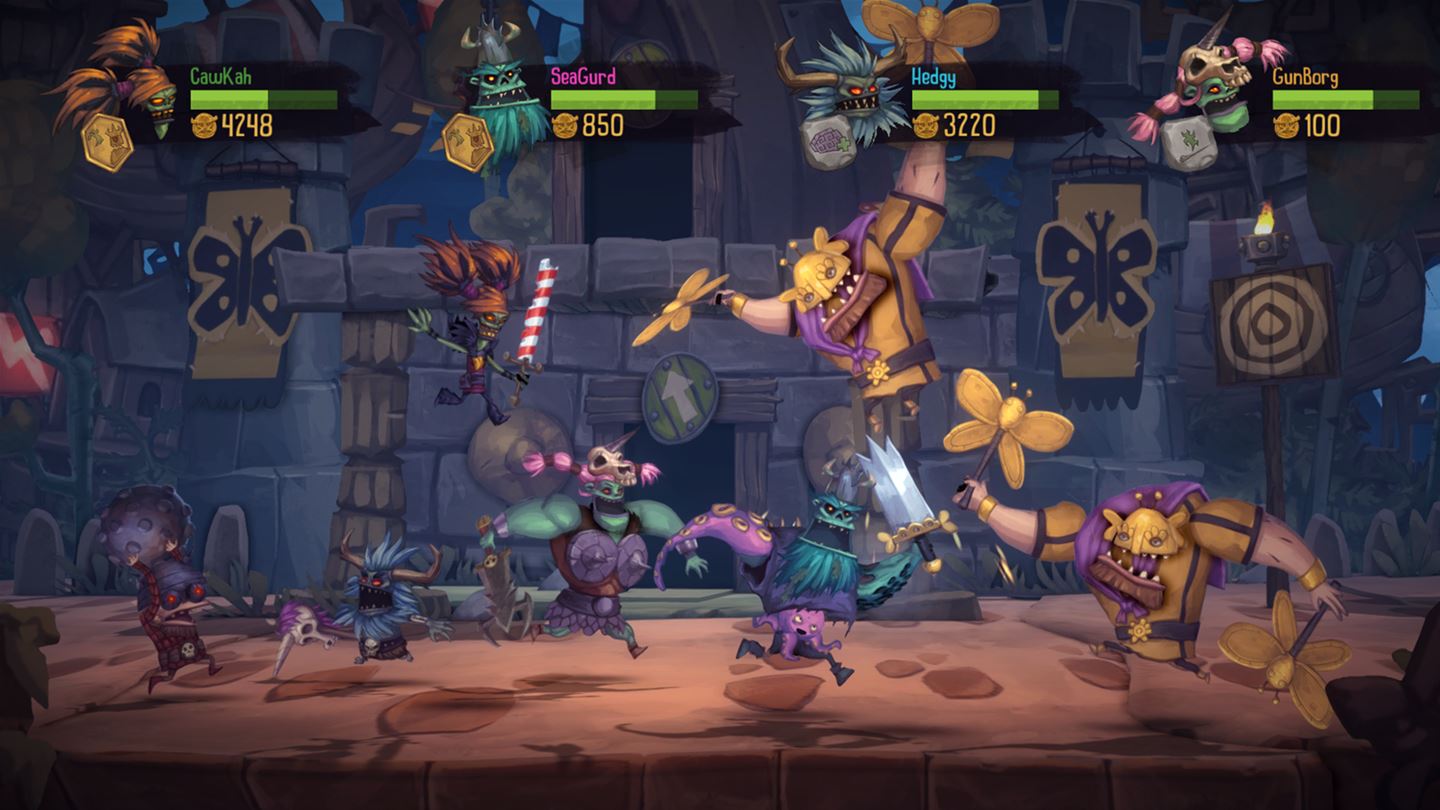Click GunBorg's score counter showing 100
1440x810 pixels.
[x=1320, y=124]
